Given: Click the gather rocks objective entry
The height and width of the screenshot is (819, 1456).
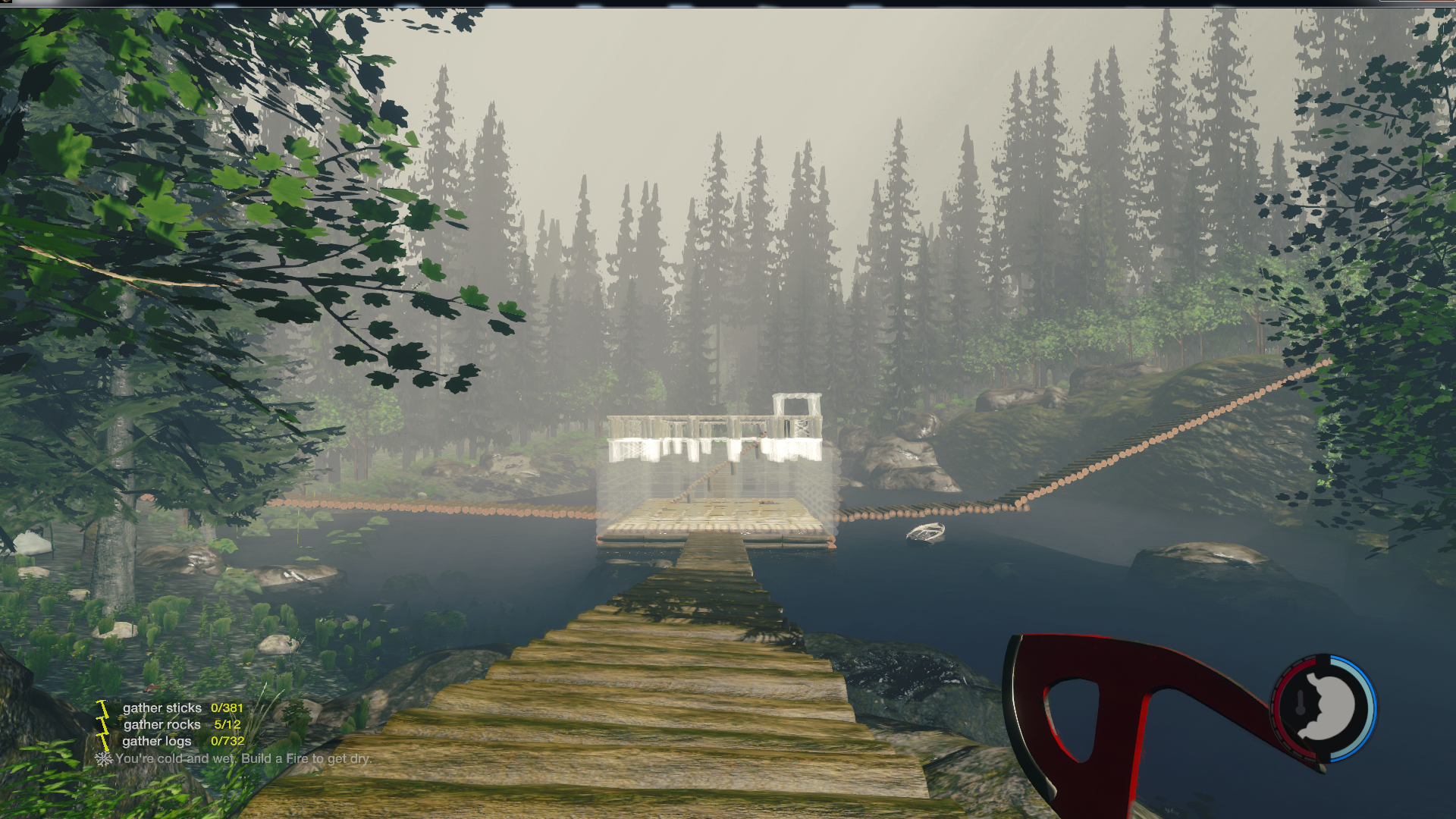Looking at the screenshot, I should tap(162, 724).
